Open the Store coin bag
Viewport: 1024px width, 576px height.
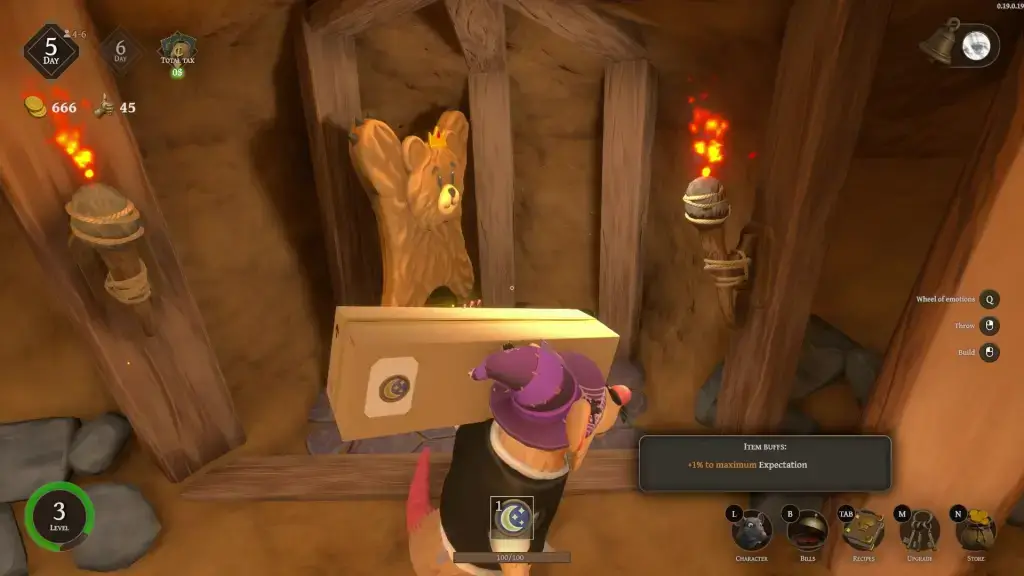(x=975, y=529)
